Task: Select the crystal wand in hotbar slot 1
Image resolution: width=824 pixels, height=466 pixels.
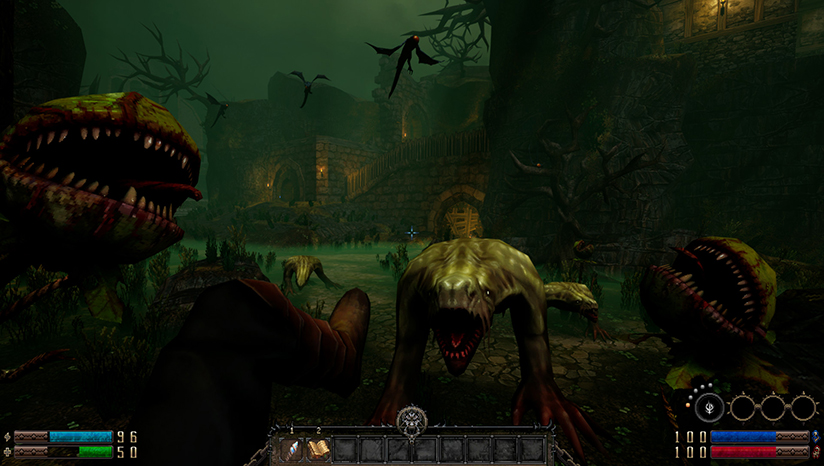Action: coord(292,450)
